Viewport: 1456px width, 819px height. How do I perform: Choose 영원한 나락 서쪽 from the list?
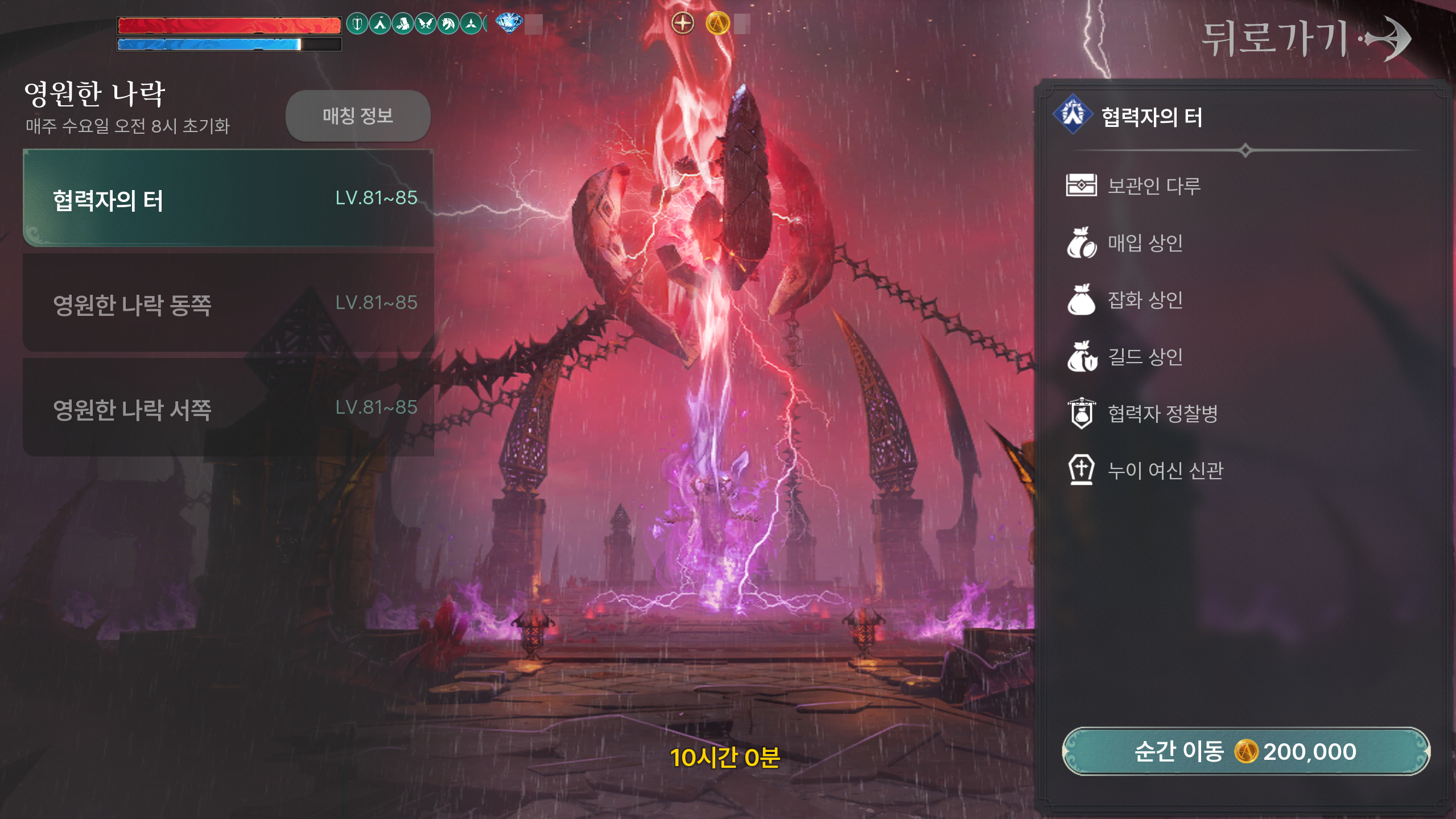pyautogui.click(x=228, y=408)
